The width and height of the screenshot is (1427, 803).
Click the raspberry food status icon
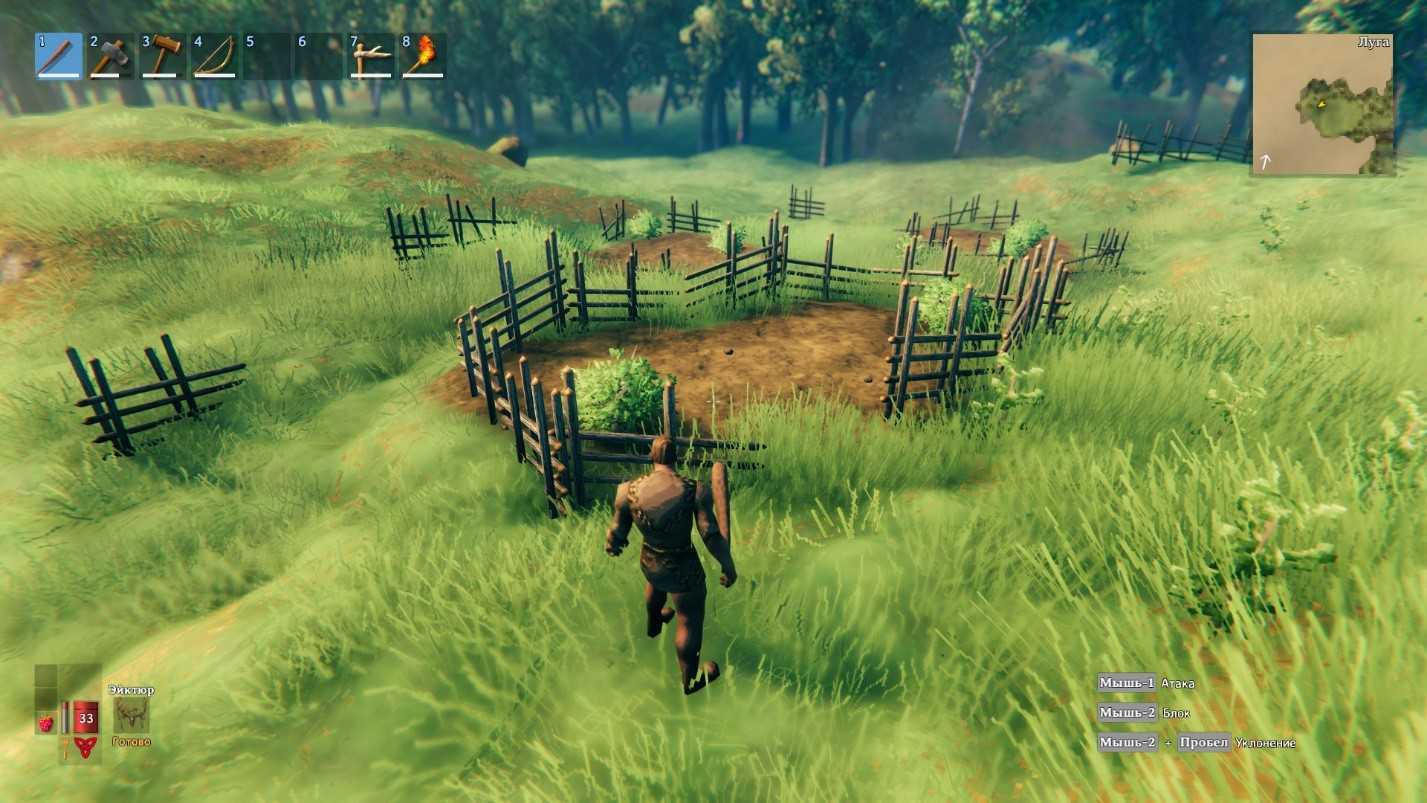tap(46, 722)
